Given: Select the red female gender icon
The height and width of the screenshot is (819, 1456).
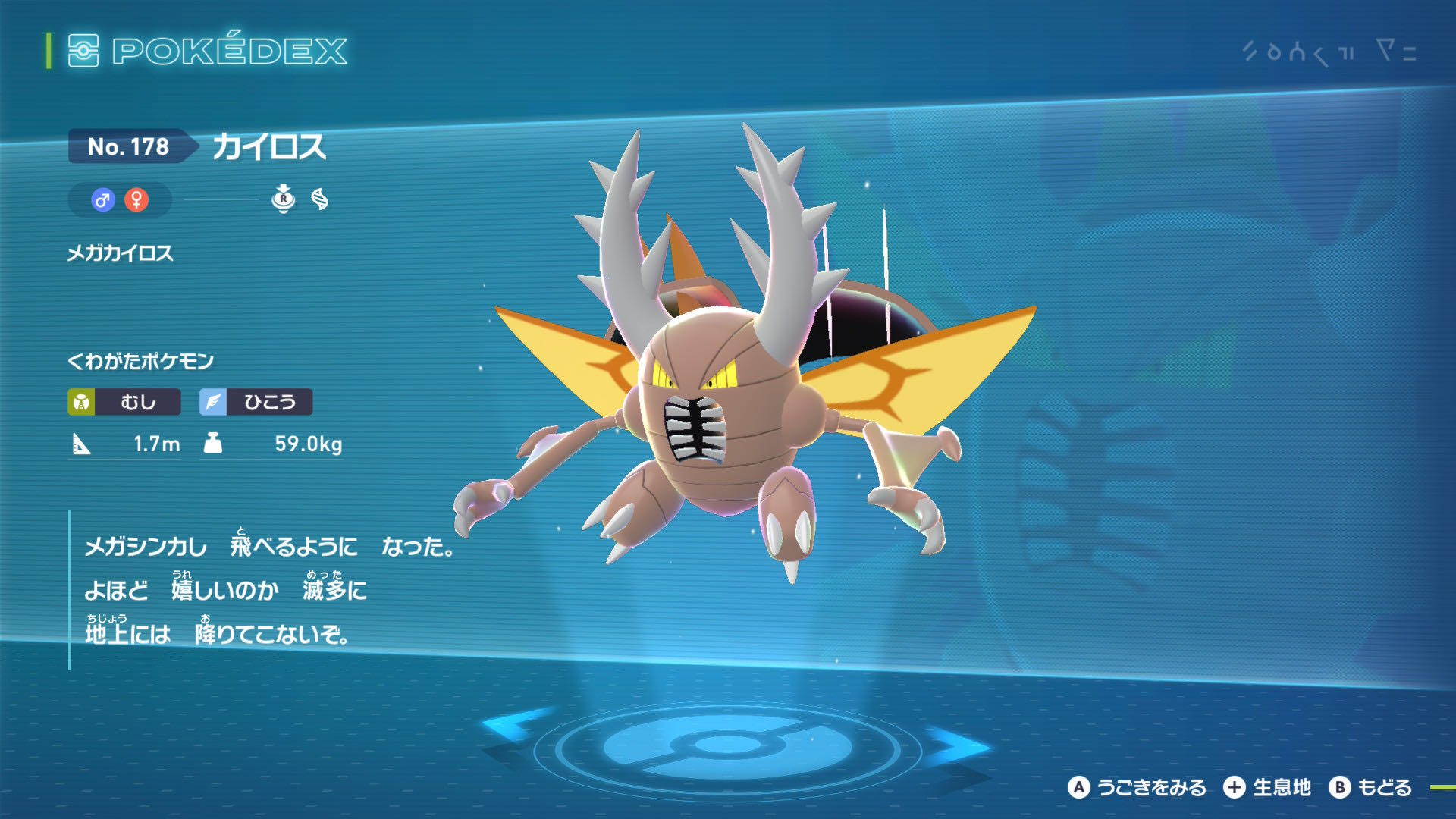Looking at the screenshot, I should point(136,200).
